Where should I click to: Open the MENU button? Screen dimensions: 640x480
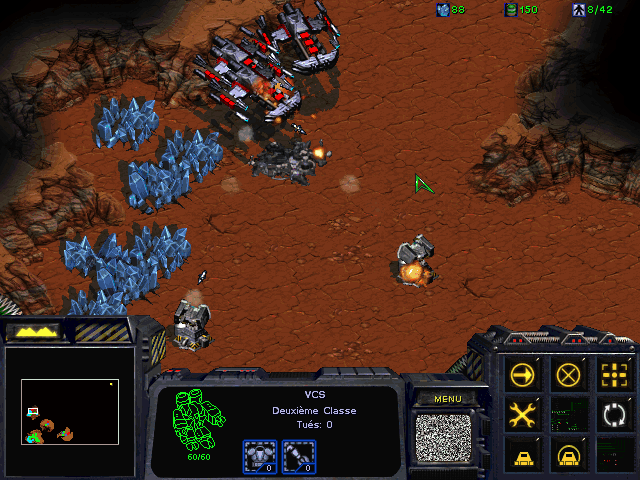pyautogui.click(x=448, y=398)
